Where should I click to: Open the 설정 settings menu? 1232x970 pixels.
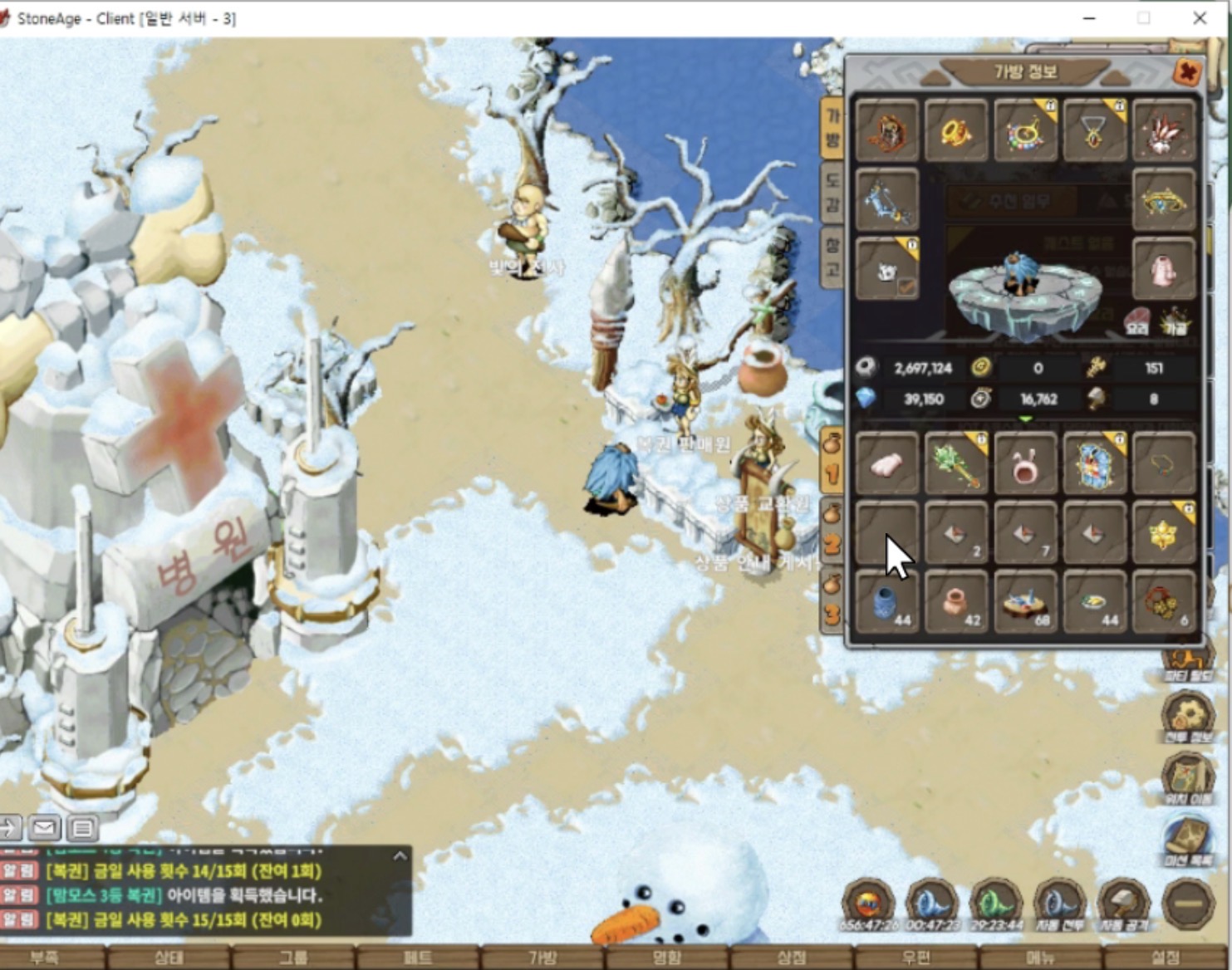coord(1166,958)
